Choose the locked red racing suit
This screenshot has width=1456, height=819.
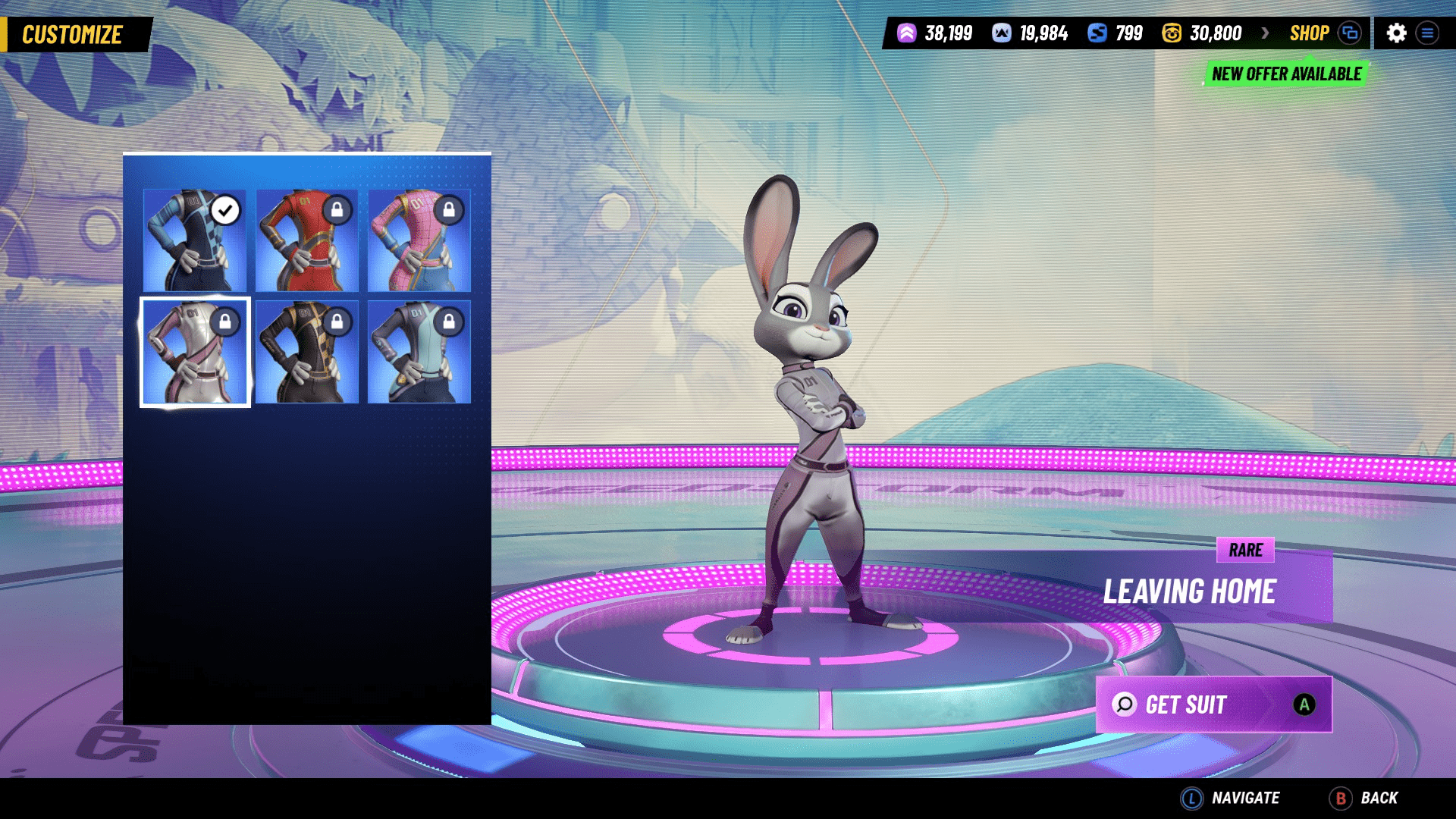click(x=307, y=240)
